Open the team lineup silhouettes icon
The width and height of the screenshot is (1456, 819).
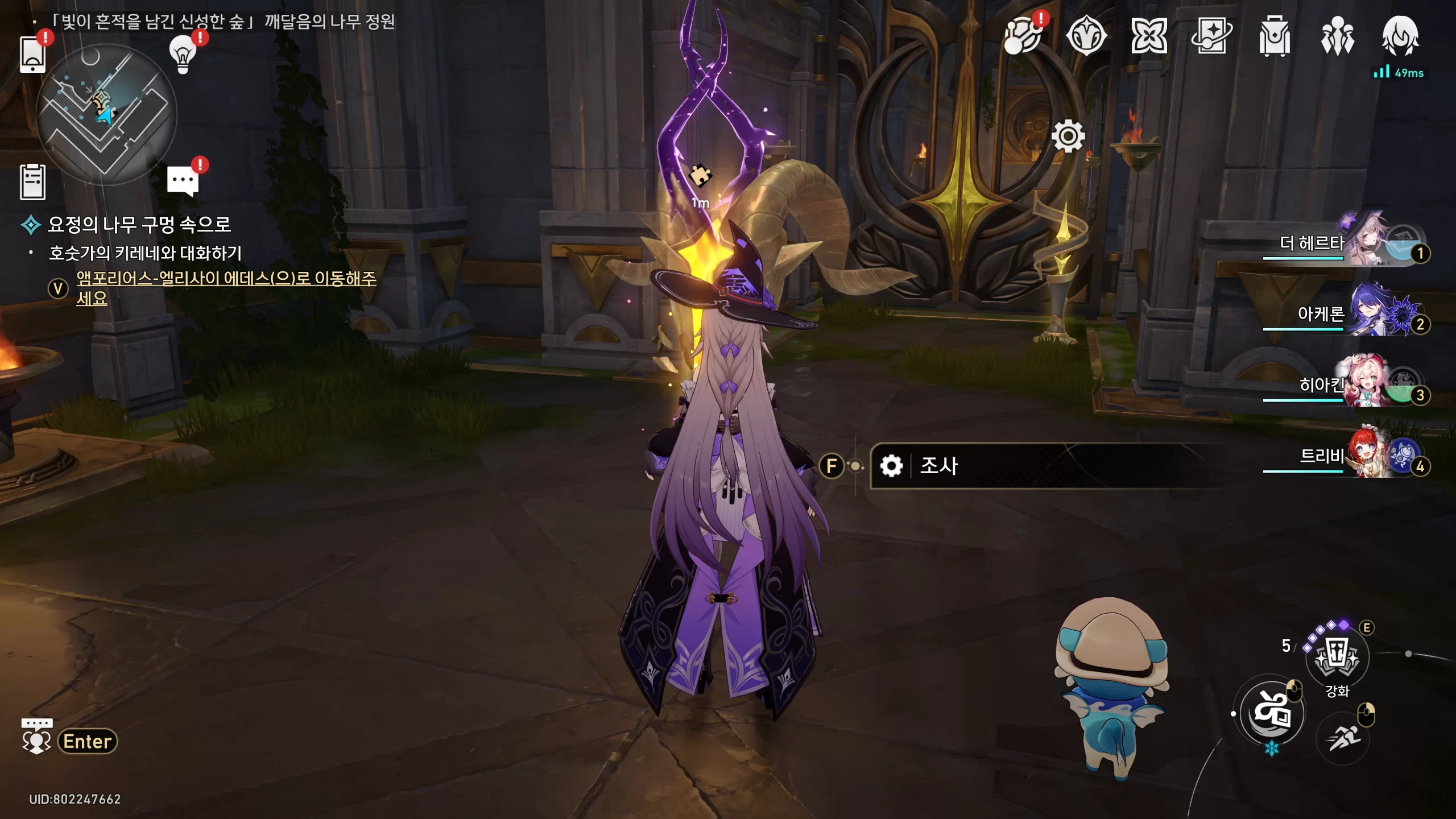(x=1337, y=36)
